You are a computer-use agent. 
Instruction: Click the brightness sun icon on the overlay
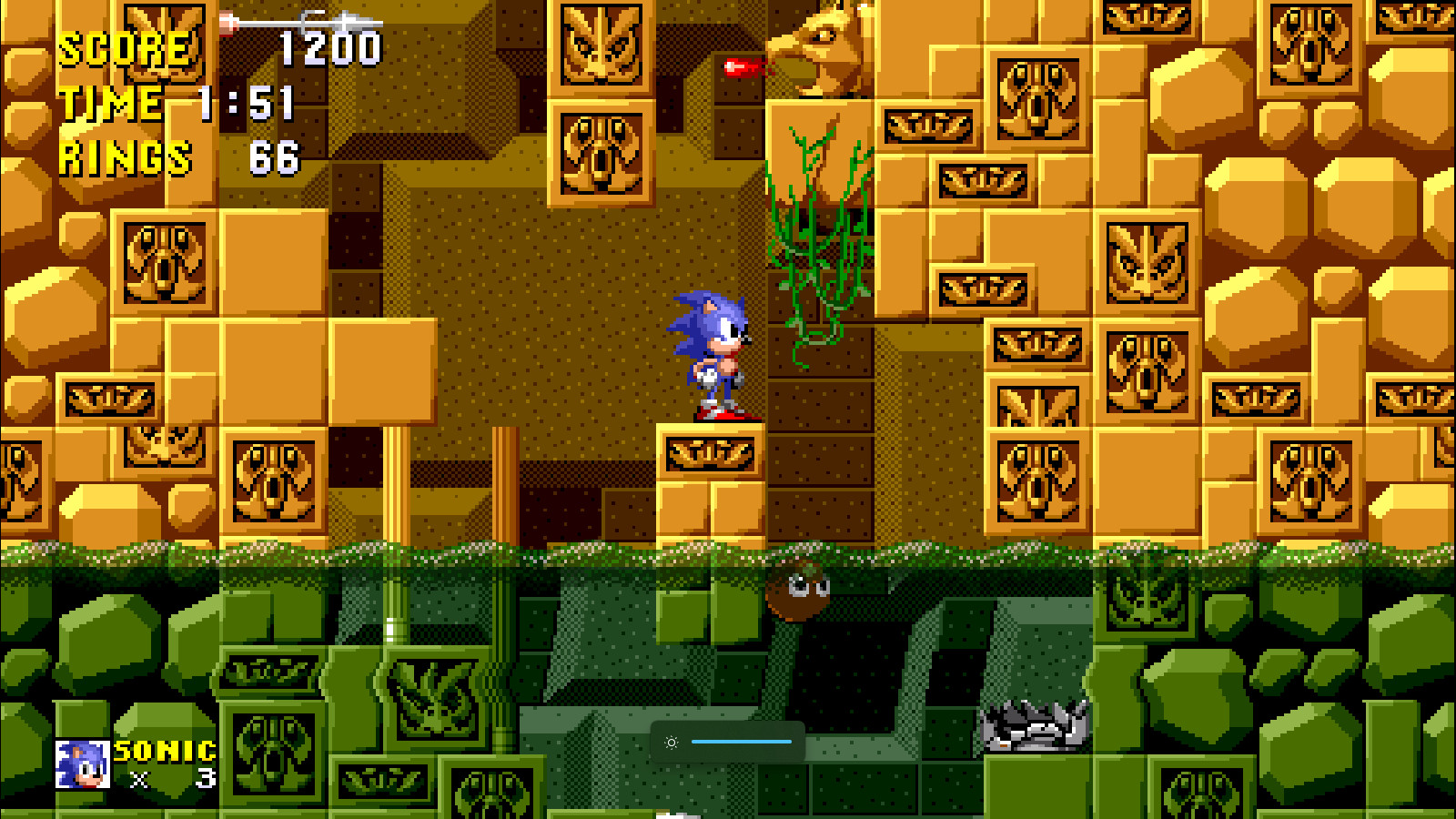[x=671, y=743]
